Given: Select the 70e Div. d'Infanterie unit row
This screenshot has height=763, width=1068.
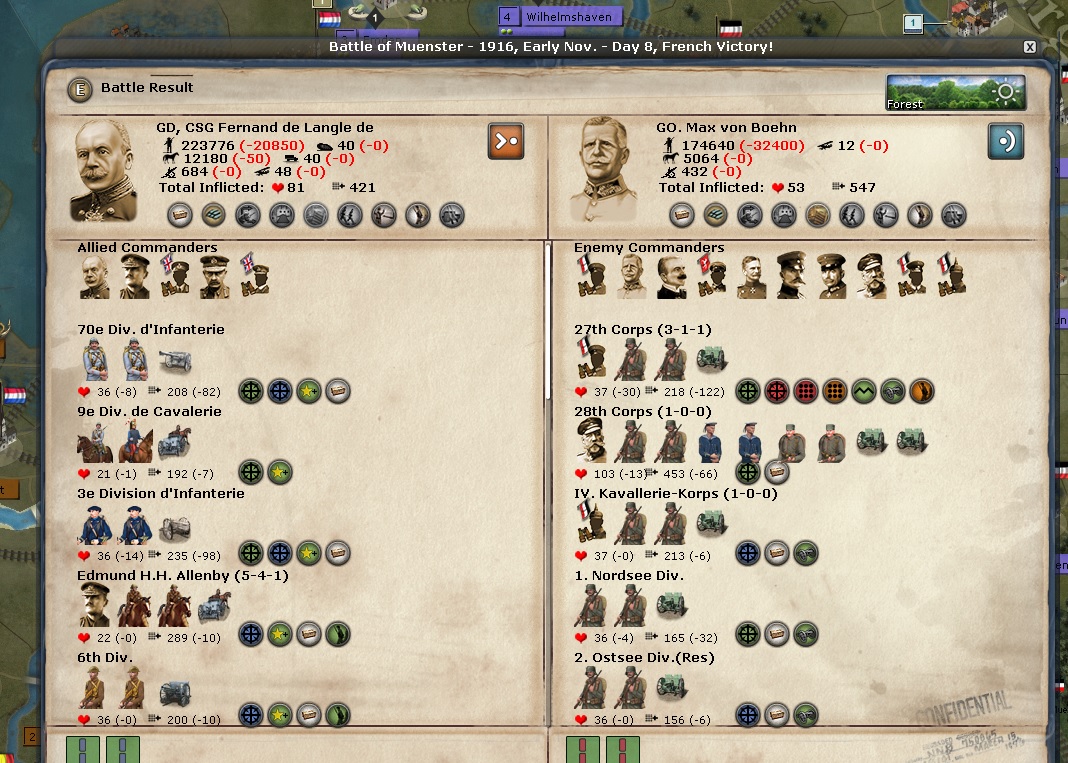Looking at the screenshot, I should pyautogui.click(x=151, y=330).
